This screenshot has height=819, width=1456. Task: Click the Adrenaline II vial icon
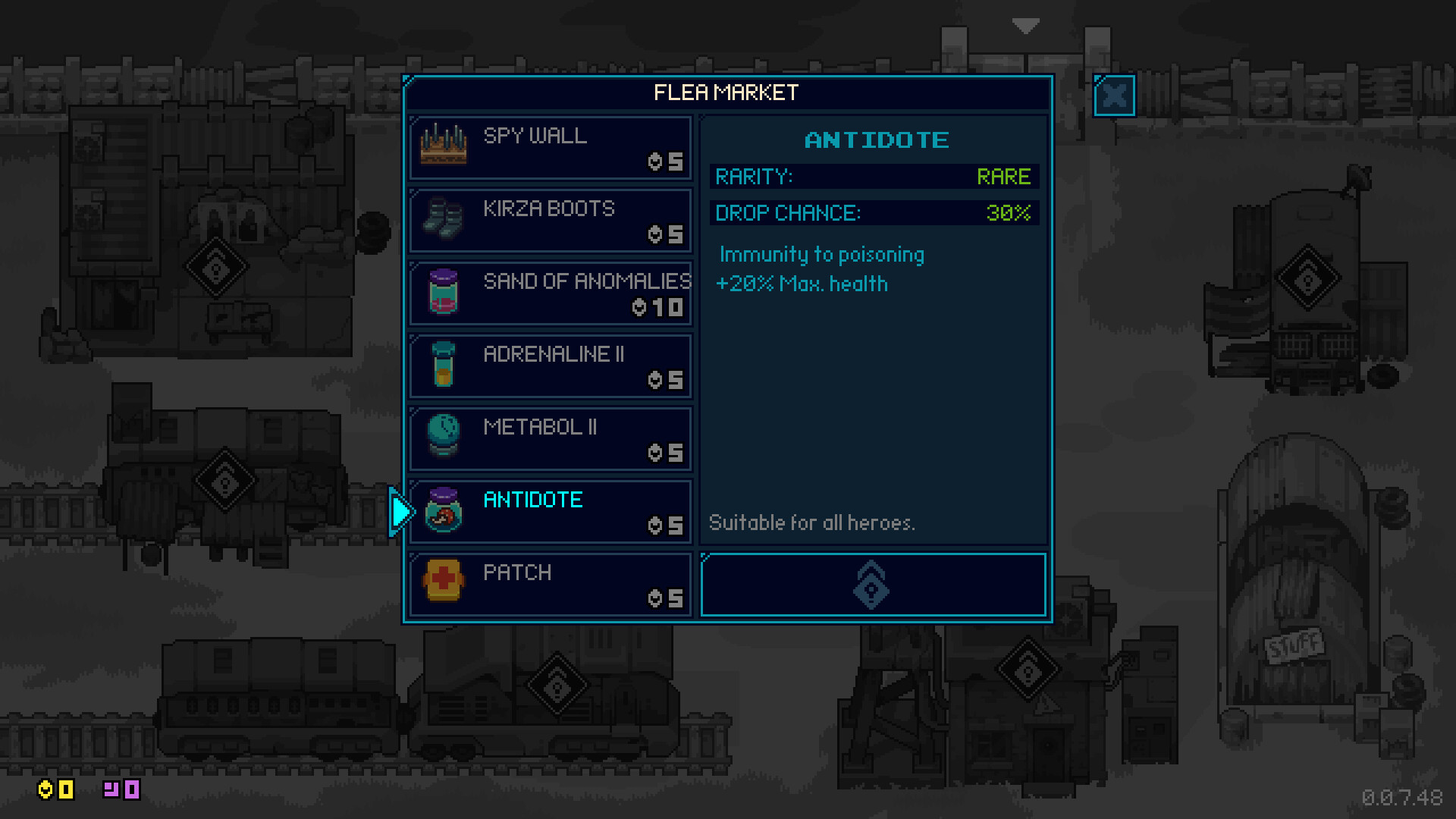444,366
